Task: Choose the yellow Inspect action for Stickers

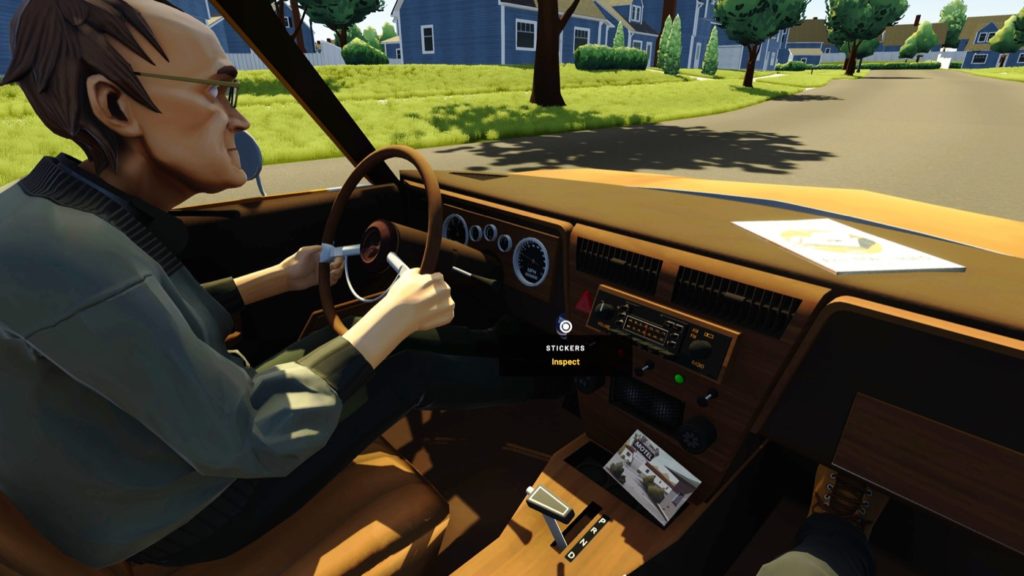Action: click(x=565, y=362)
